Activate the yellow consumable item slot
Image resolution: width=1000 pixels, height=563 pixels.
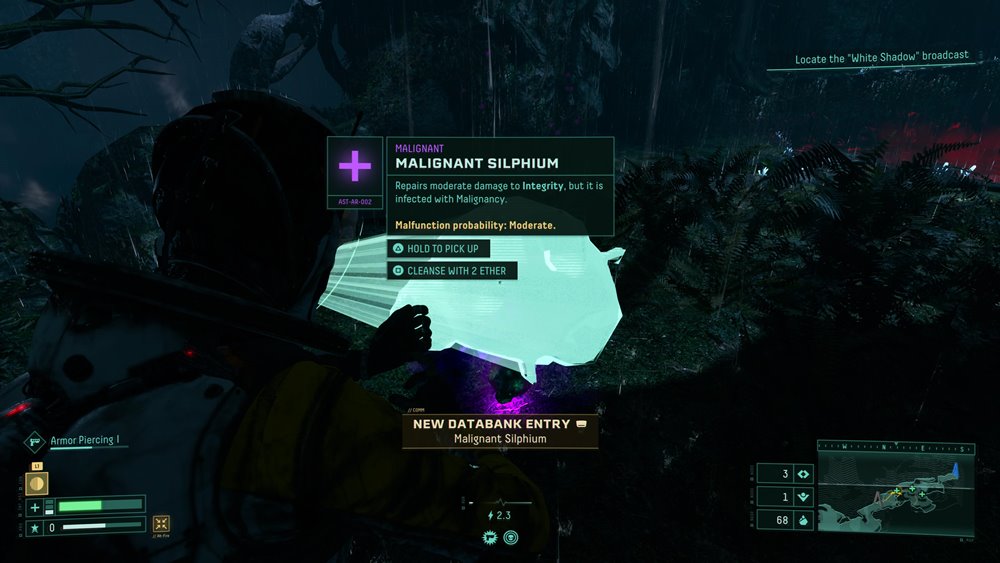(36, 483)
